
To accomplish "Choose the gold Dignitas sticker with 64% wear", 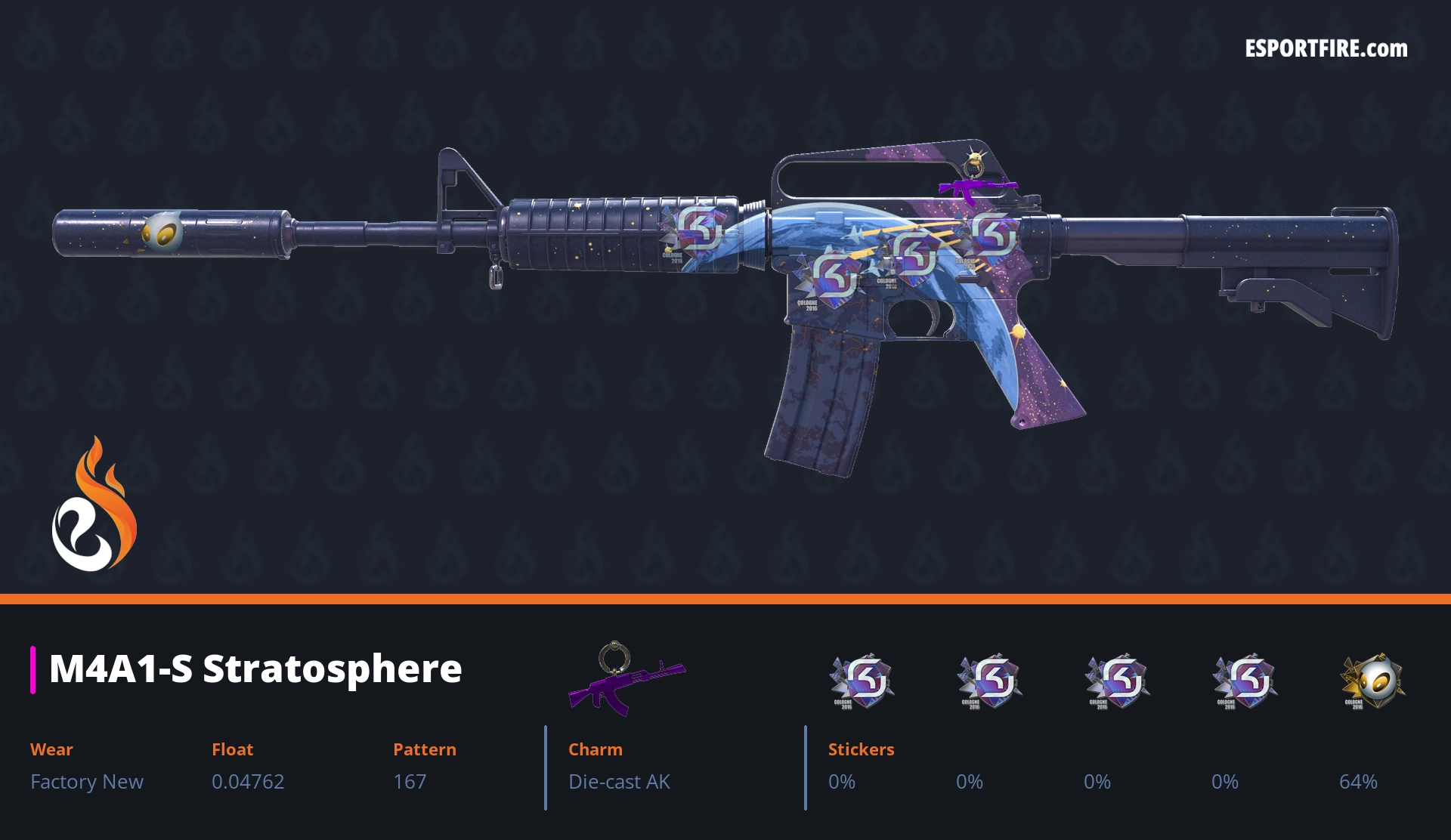I will coord(1371,681).
